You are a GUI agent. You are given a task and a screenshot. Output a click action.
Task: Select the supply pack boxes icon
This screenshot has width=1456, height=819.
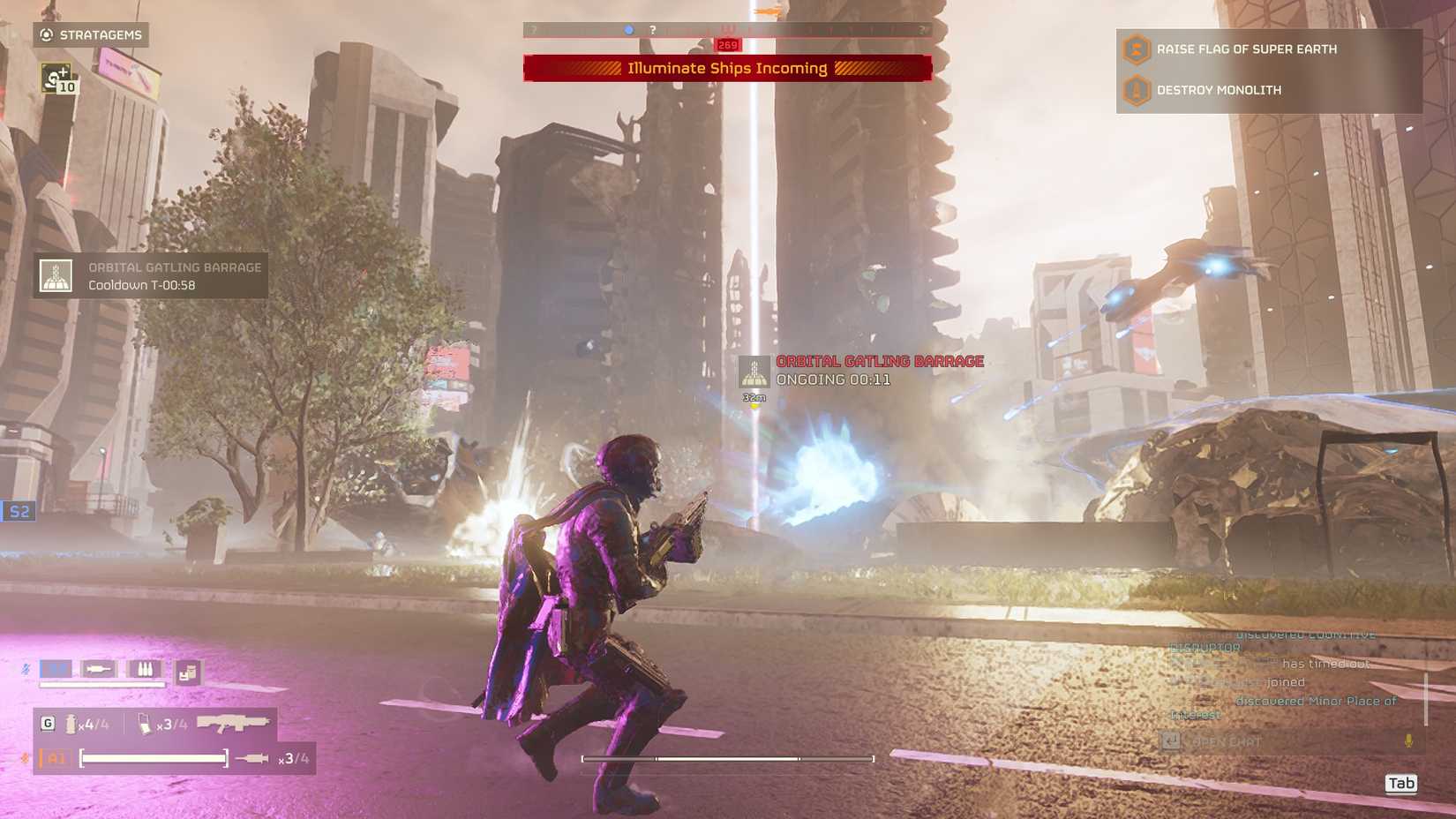(187, 673)
